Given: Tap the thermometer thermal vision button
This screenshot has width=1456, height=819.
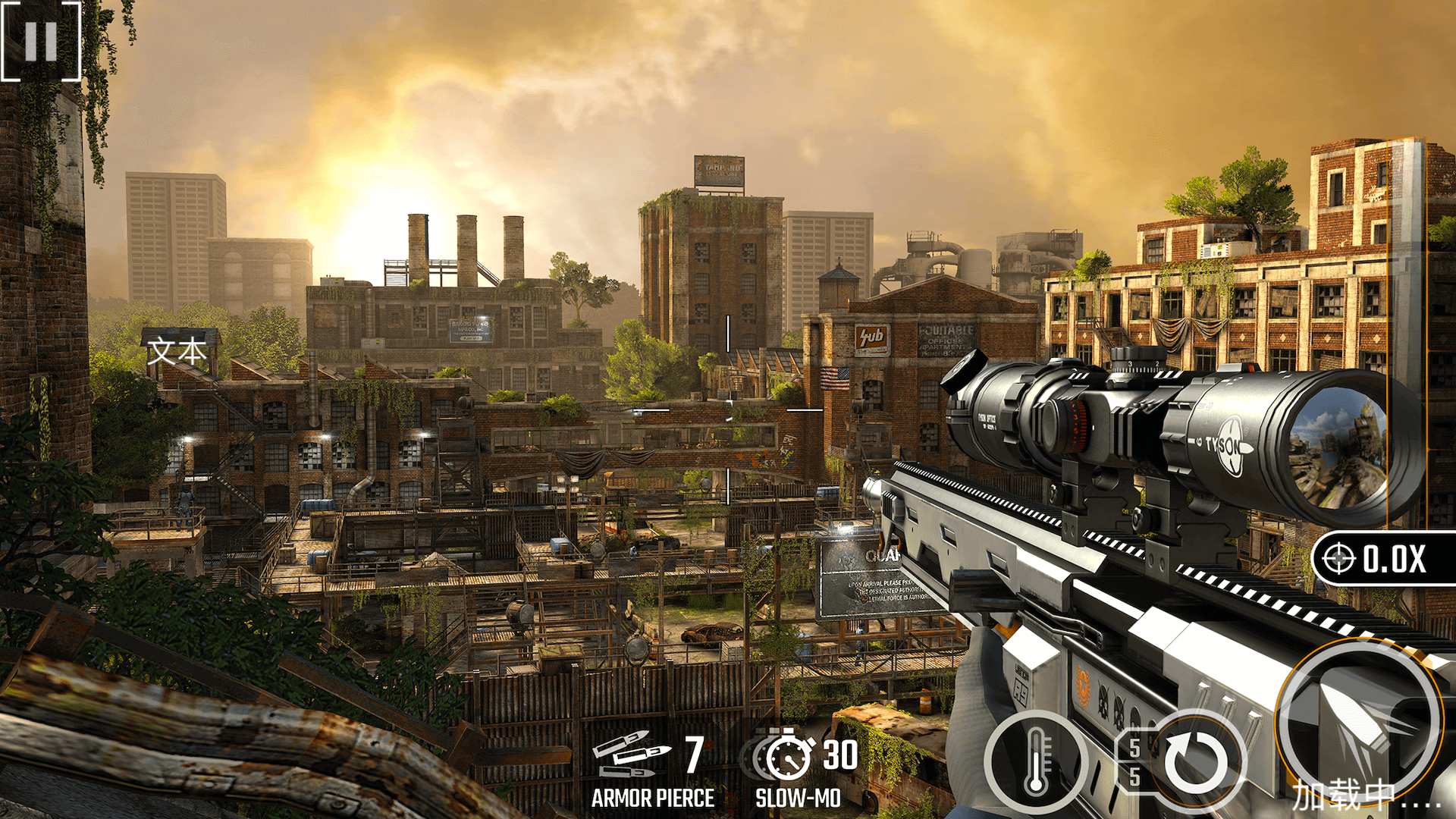Looking at the screenshot, I should click(x=1036, y=762).
